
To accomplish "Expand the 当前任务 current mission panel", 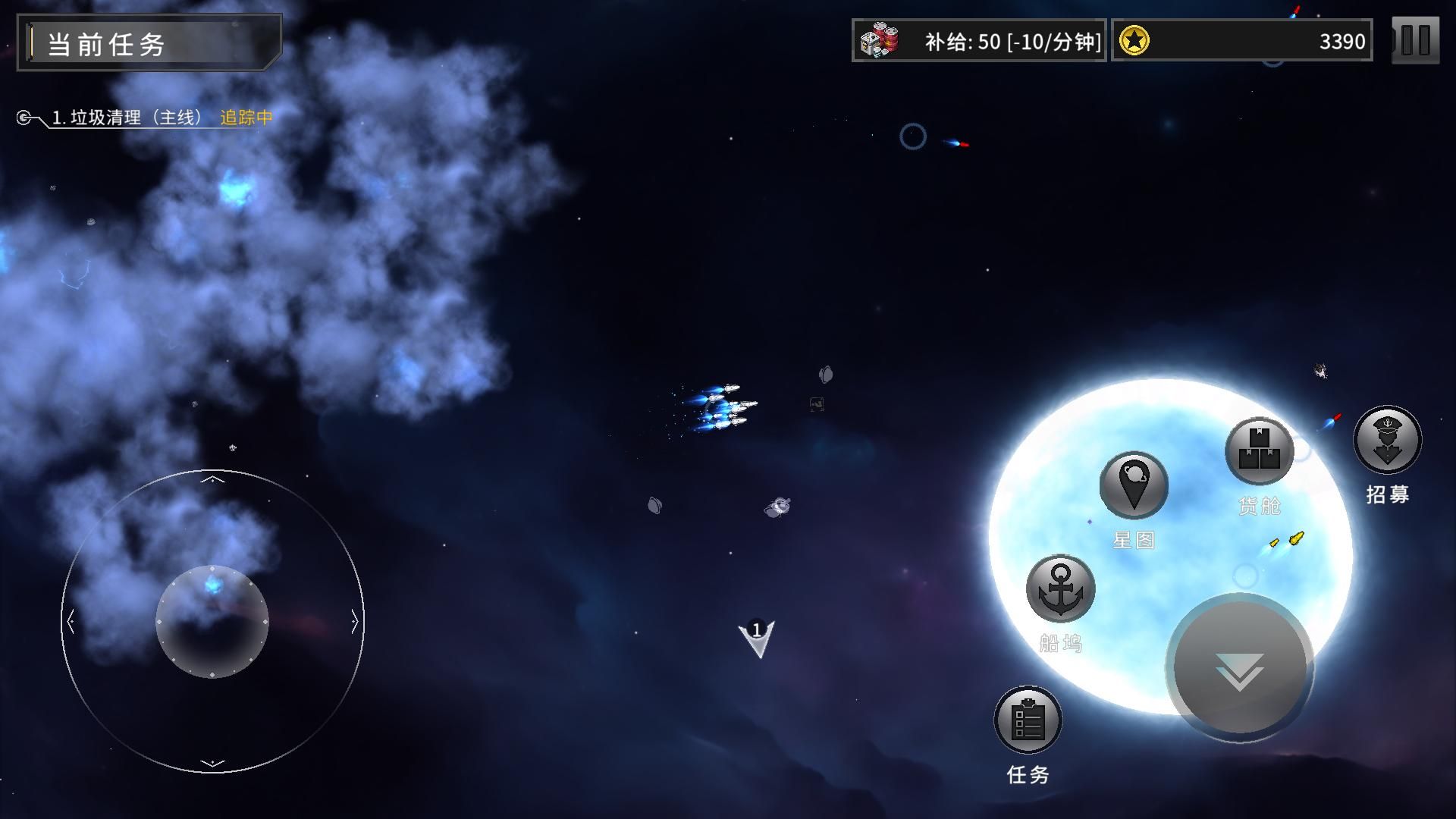I will tap(149, 43).
